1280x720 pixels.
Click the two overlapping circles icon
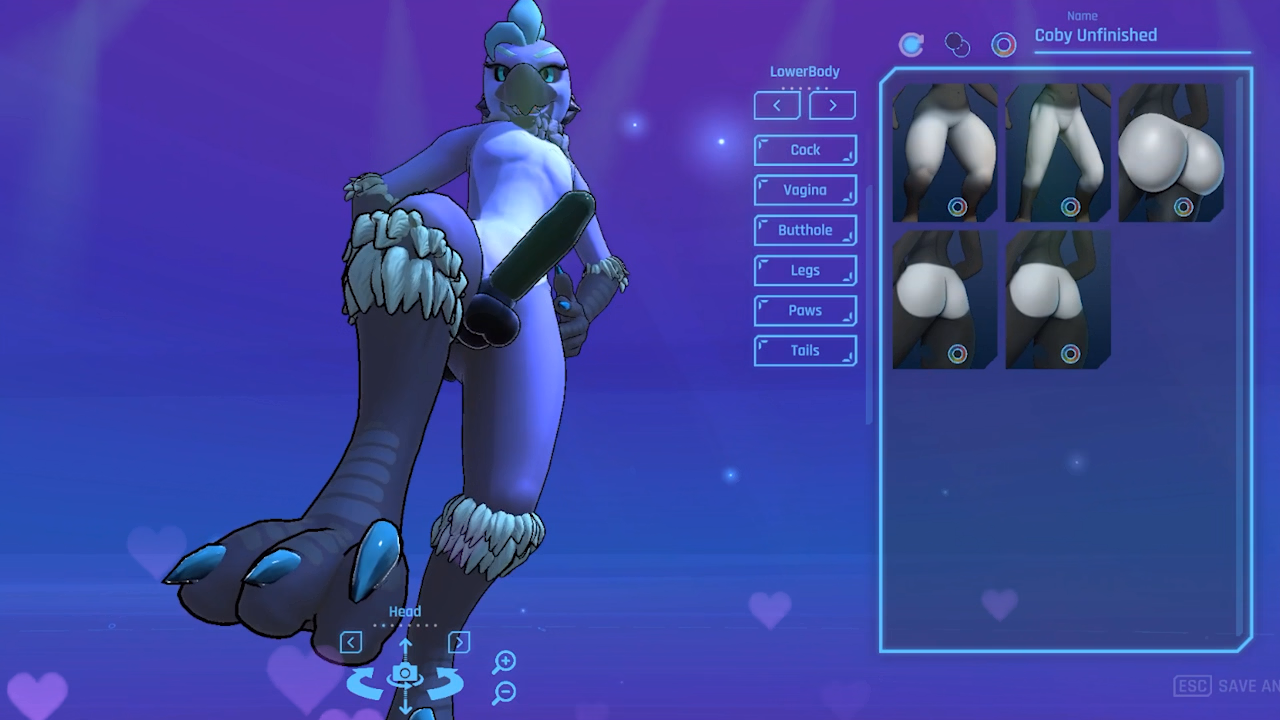[957, 45]
